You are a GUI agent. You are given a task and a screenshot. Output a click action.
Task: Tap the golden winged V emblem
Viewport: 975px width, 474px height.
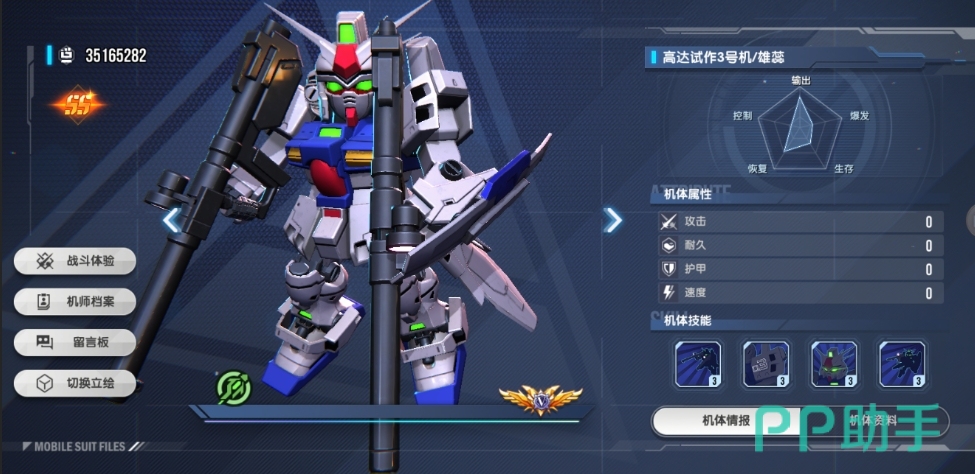pos(541,400)
